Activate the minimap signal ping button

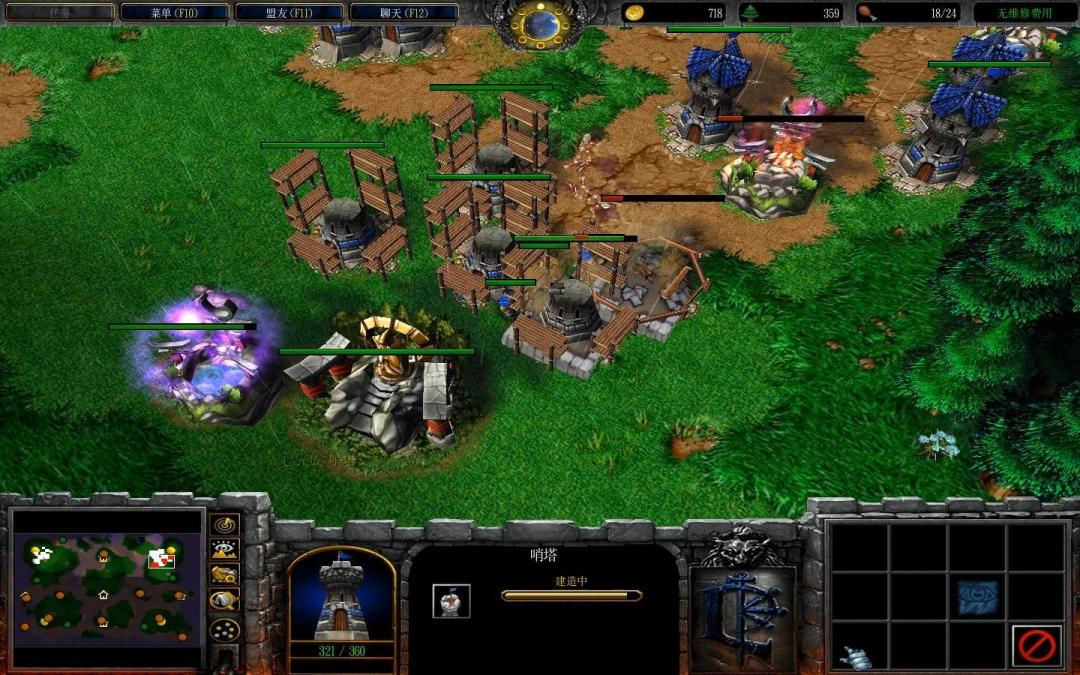(225, 525)
